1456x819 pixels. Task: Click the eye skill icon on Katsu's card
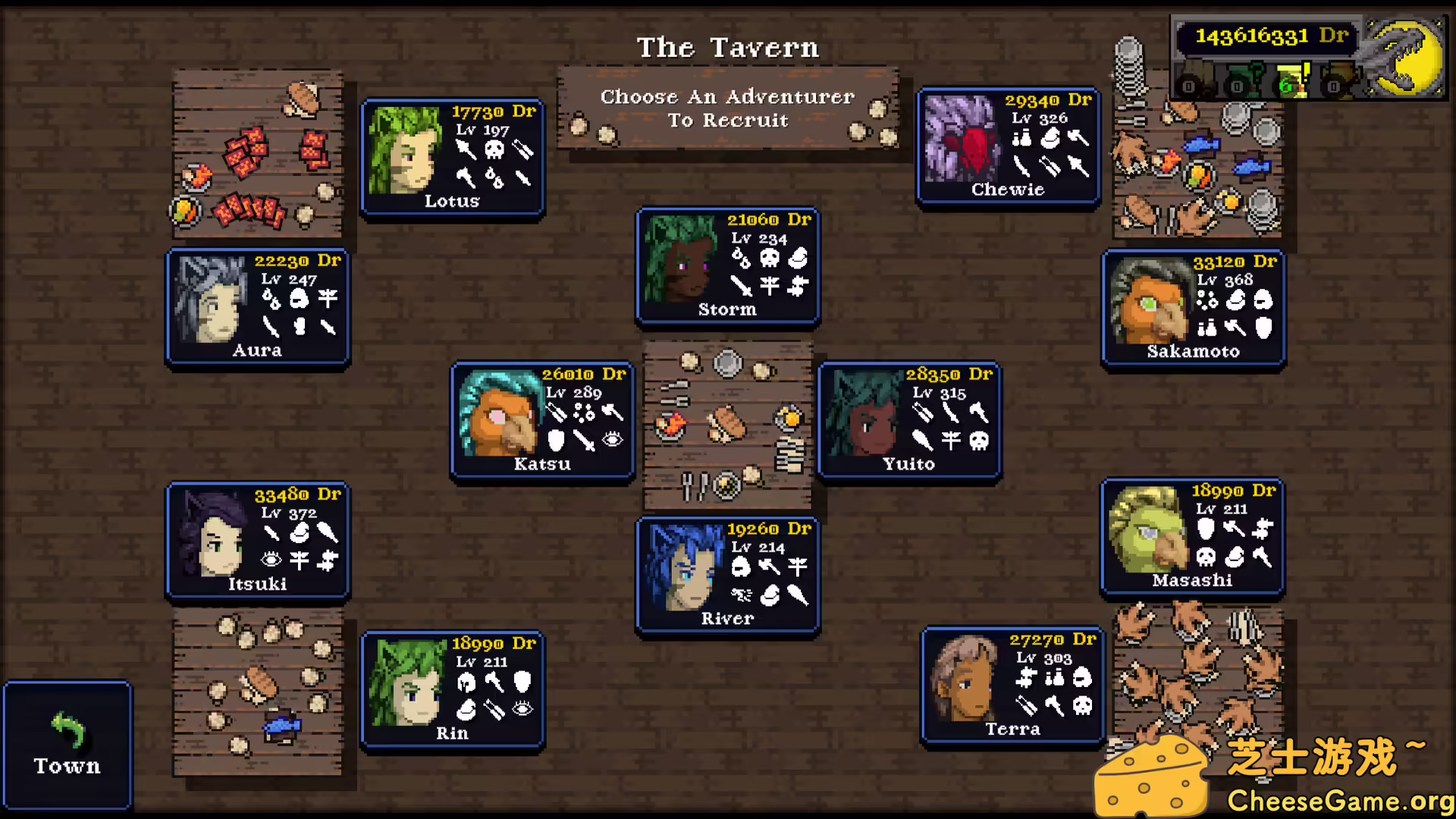coord(612,439)
